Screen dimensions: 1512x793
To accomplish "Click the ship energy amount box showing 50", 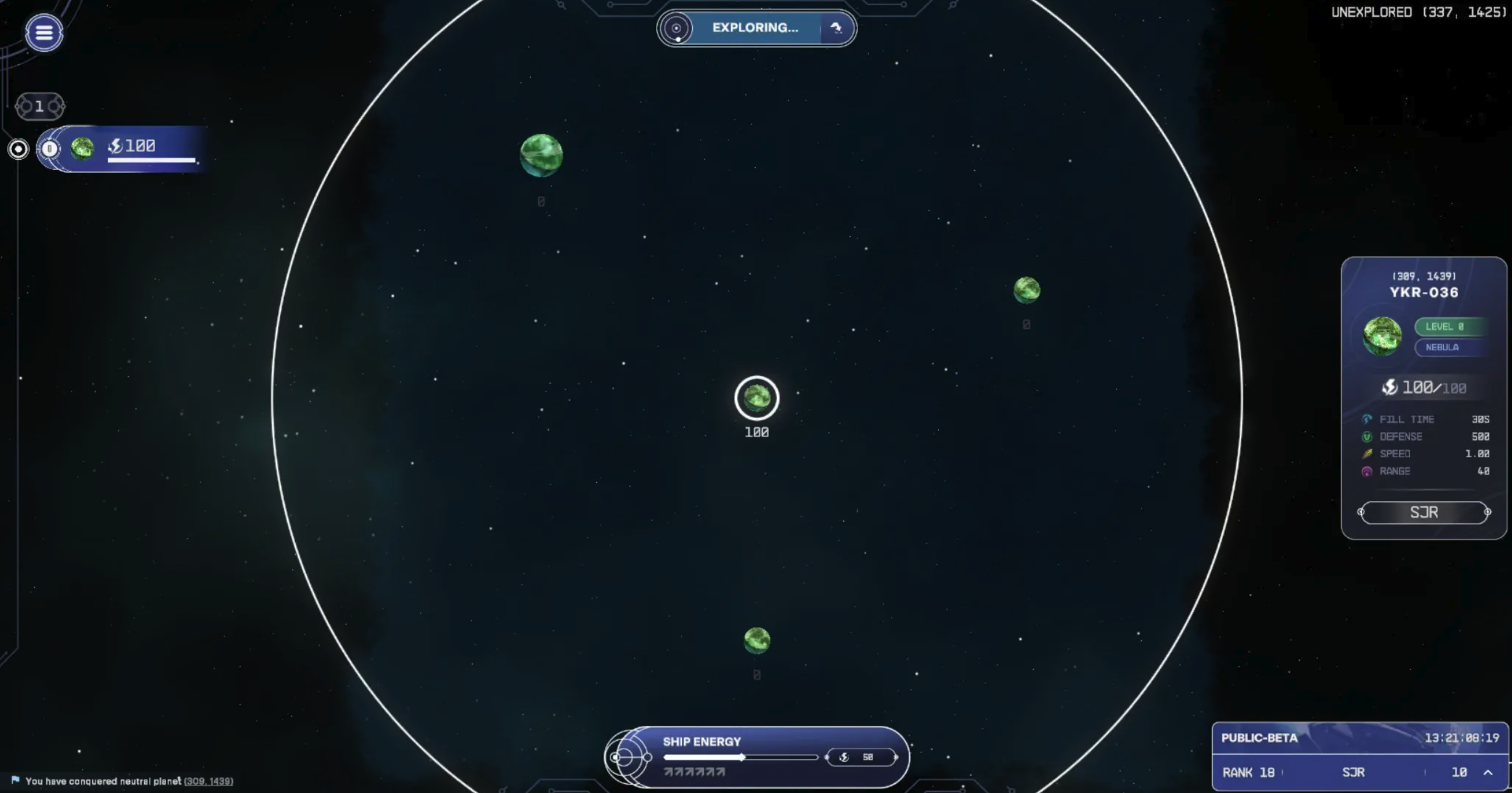I will click(x=861, y=757).
